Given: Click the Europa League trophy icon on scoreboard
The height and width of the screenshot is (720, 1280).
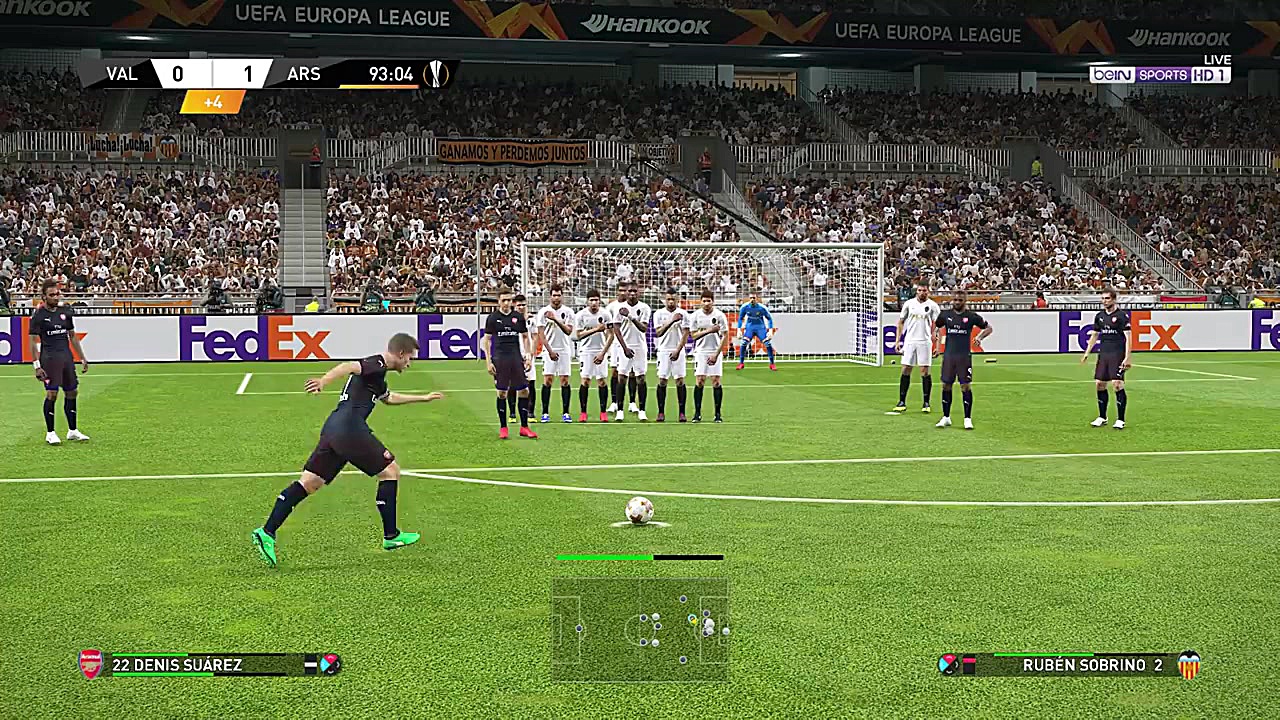Looking at the screenshot, I should coord(438,73).
